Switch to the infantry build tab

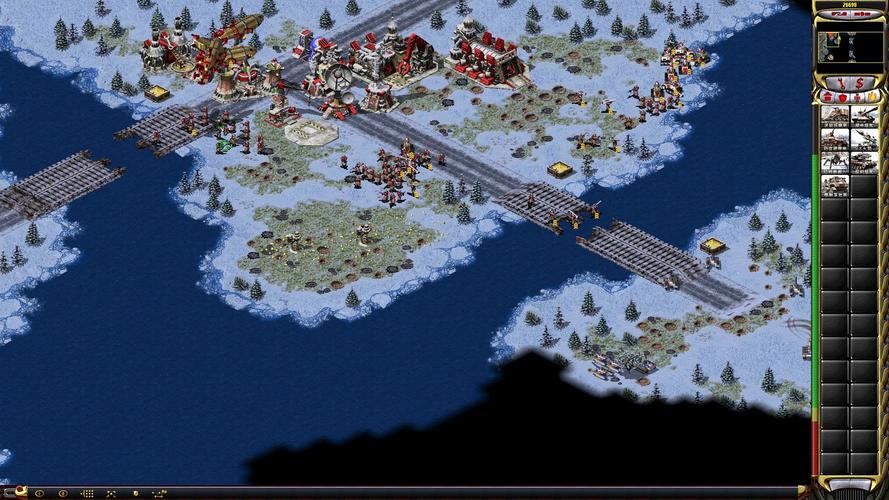[x=855, y=97]
